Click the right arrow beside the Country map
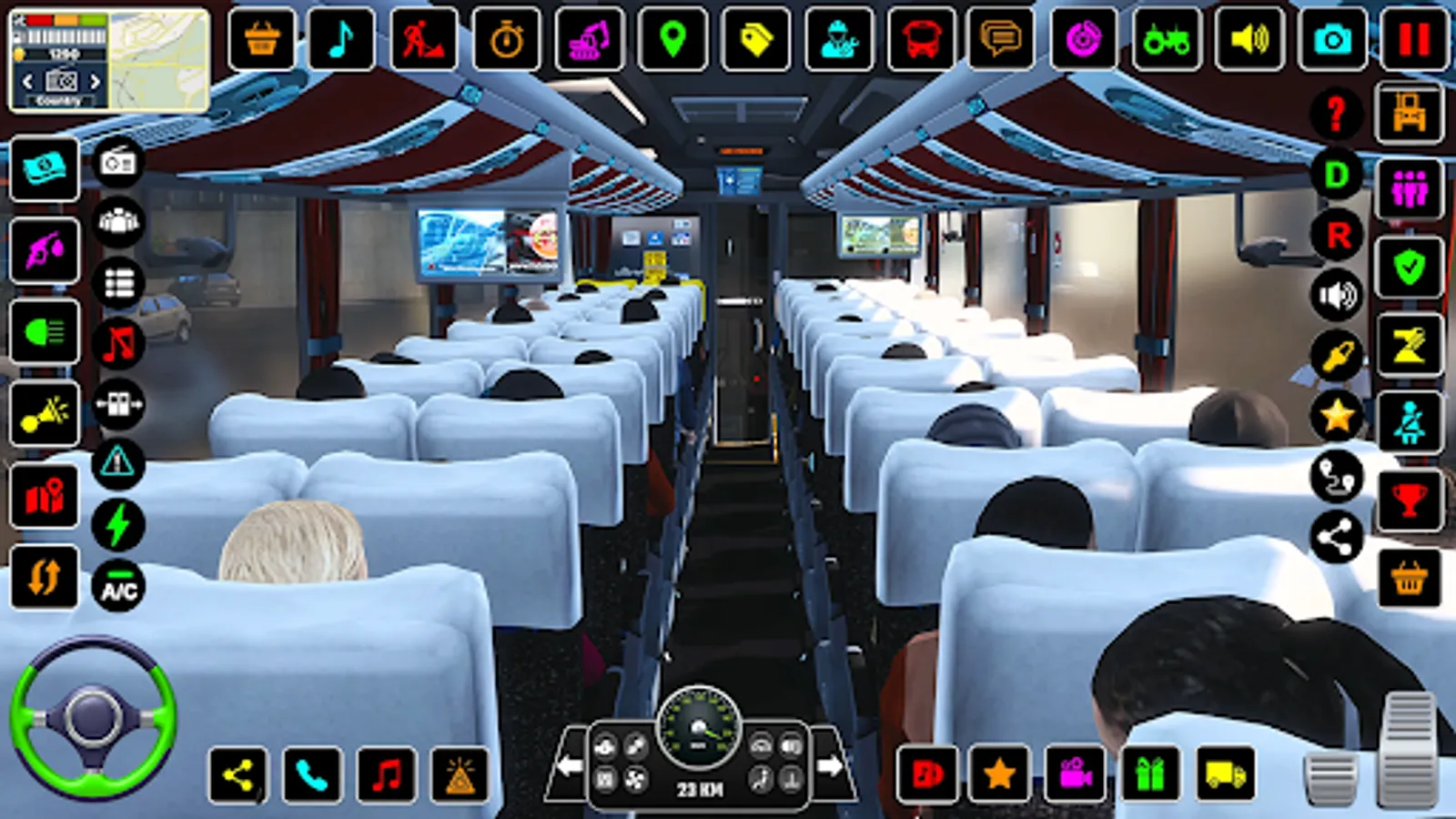 click(x=96, y=80)
